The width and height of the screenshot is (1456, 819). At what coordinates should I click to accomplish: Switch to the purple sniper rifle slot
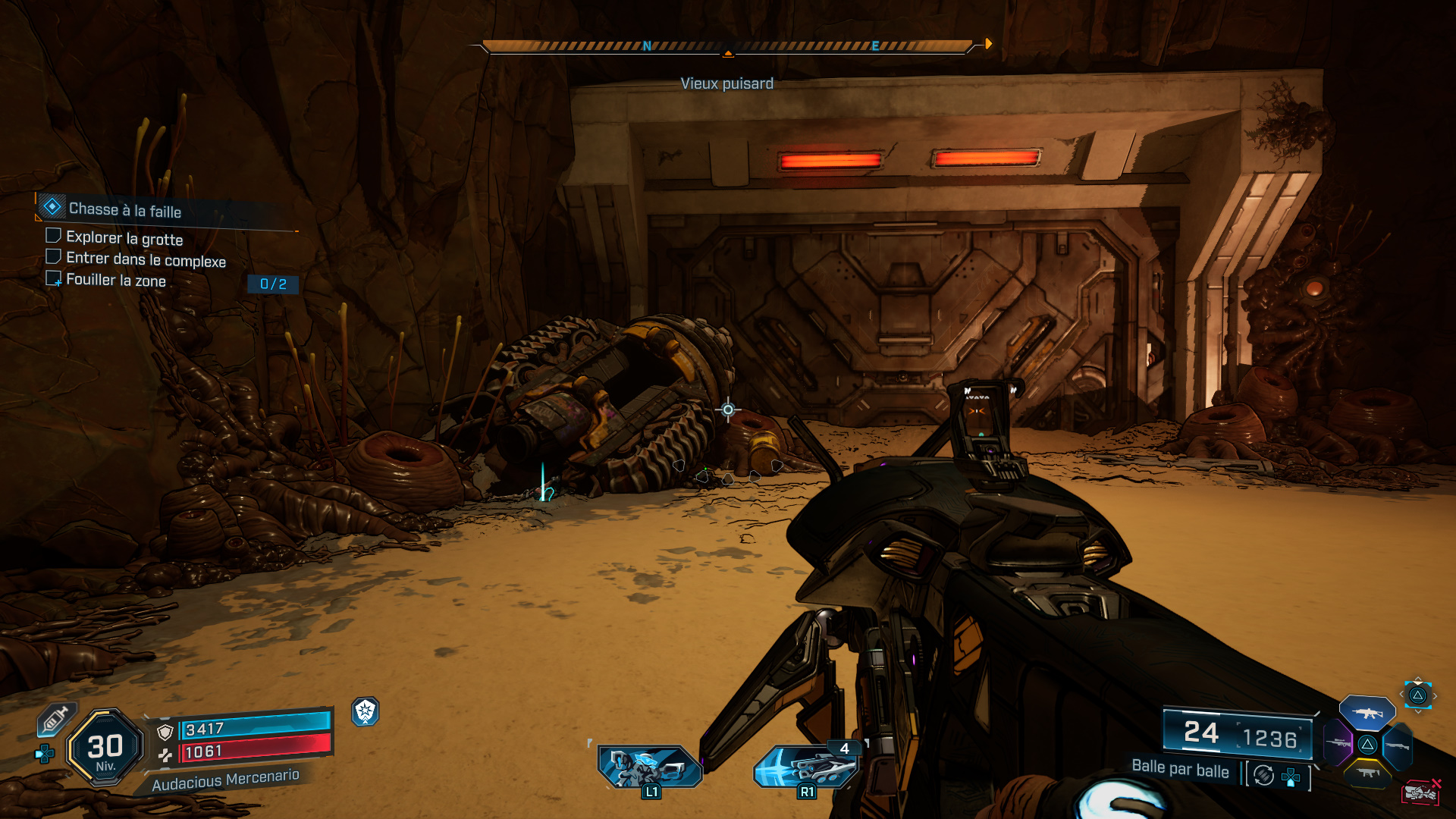point(1338,743)
